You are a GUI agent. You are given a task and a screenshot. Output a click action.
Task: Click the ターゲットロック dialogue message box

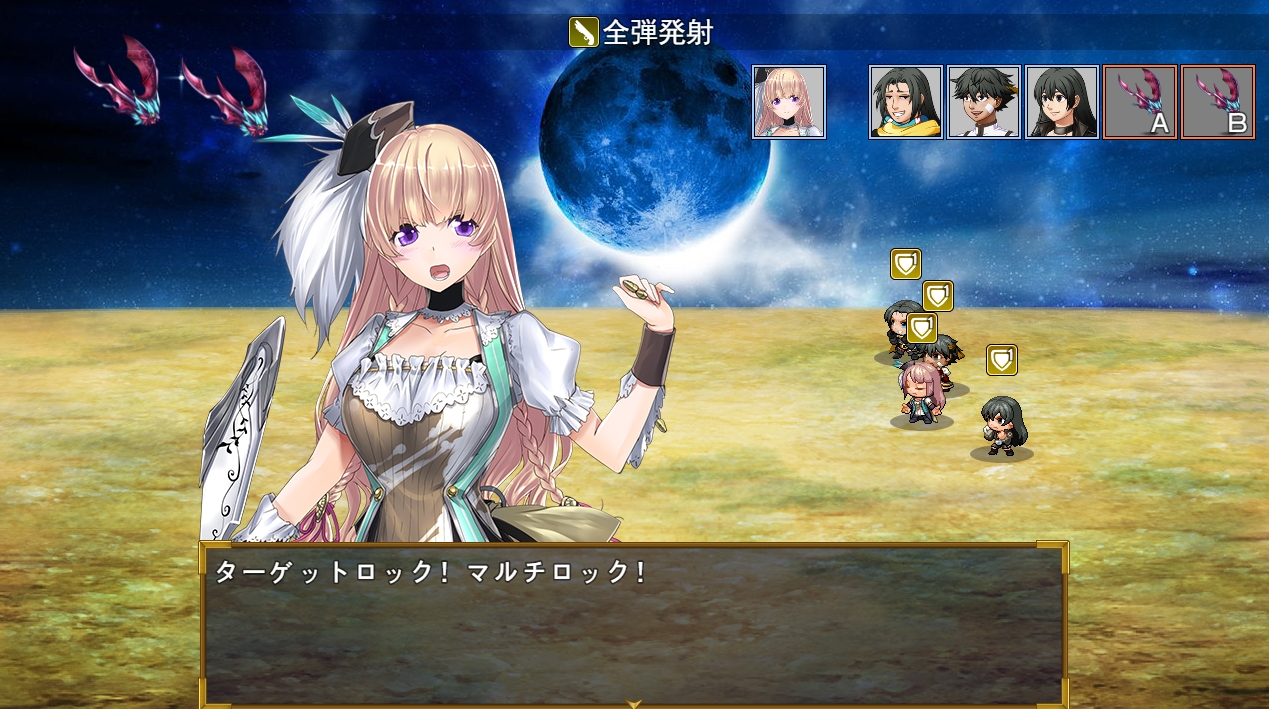coord(634,625)
